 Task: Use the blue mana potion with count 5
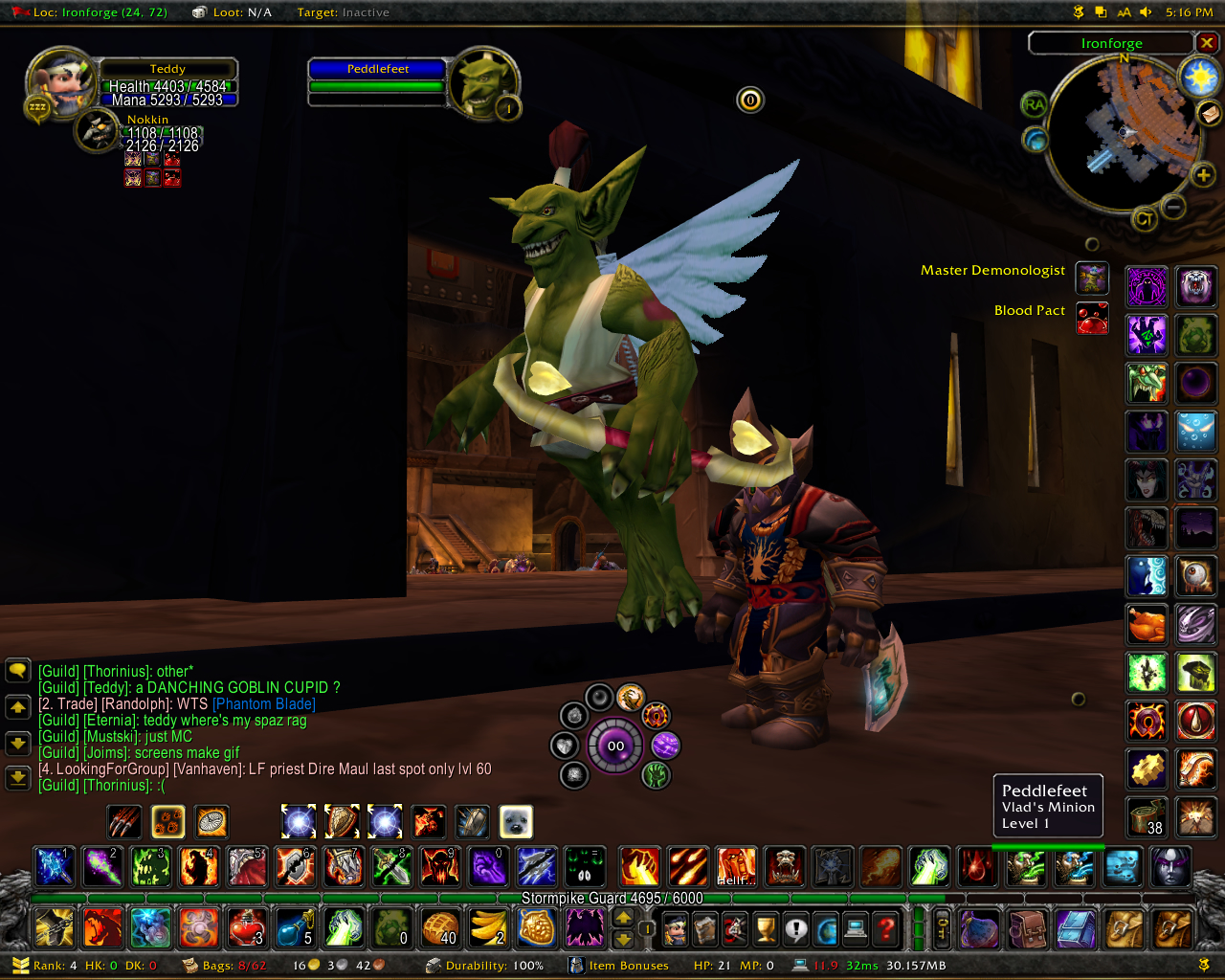click(x=295, y=927)
